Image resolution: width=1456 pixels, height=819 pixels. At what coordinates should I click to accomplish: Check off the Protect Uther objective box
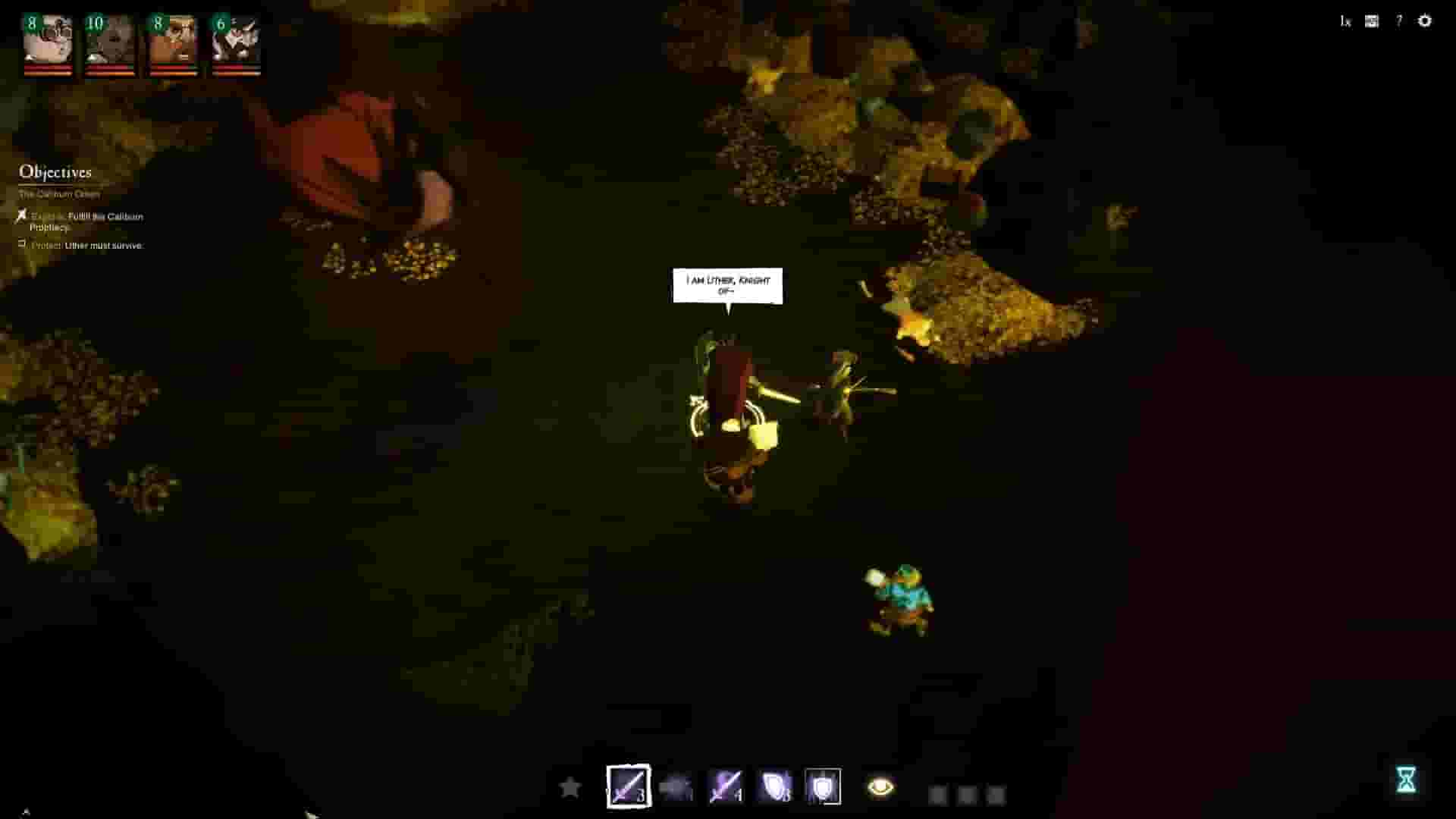(23, 243)
